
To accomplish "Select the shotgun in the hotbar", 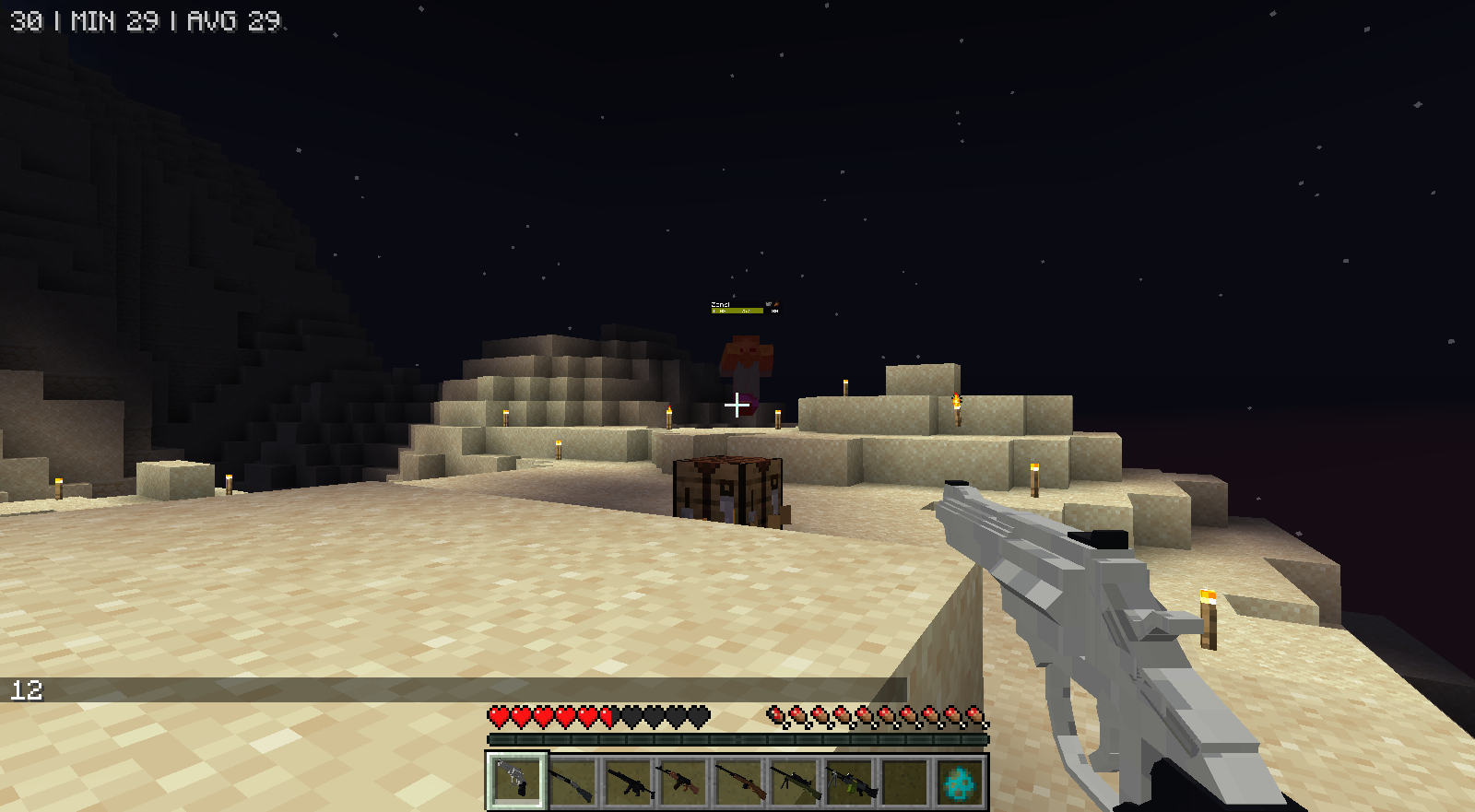I will [574, 782].
